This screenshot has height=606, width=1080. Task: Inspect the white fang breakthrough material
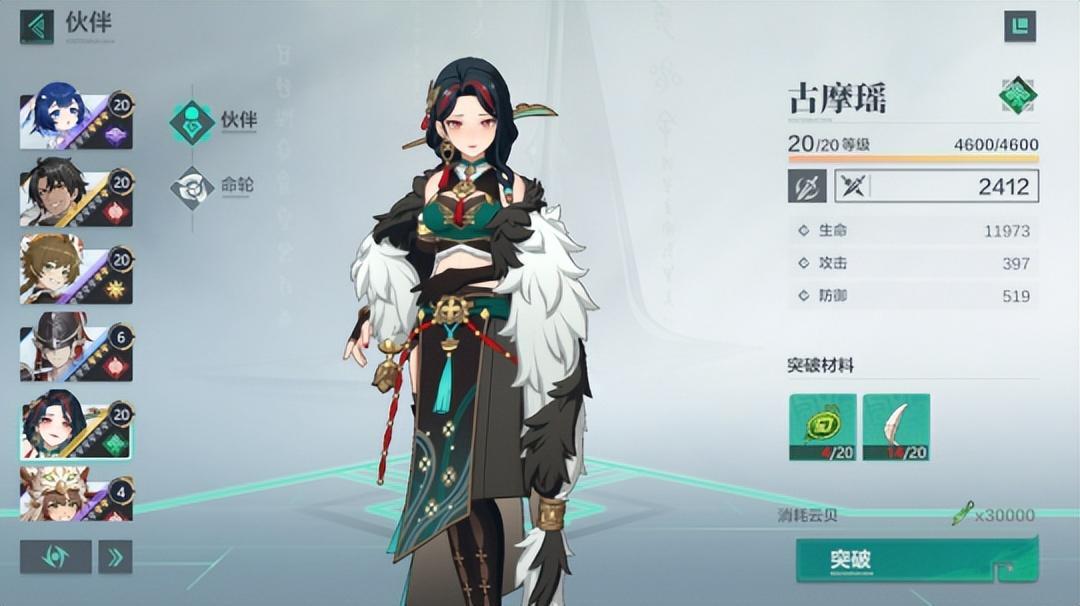pyautogui.click(x=897, y=427)
